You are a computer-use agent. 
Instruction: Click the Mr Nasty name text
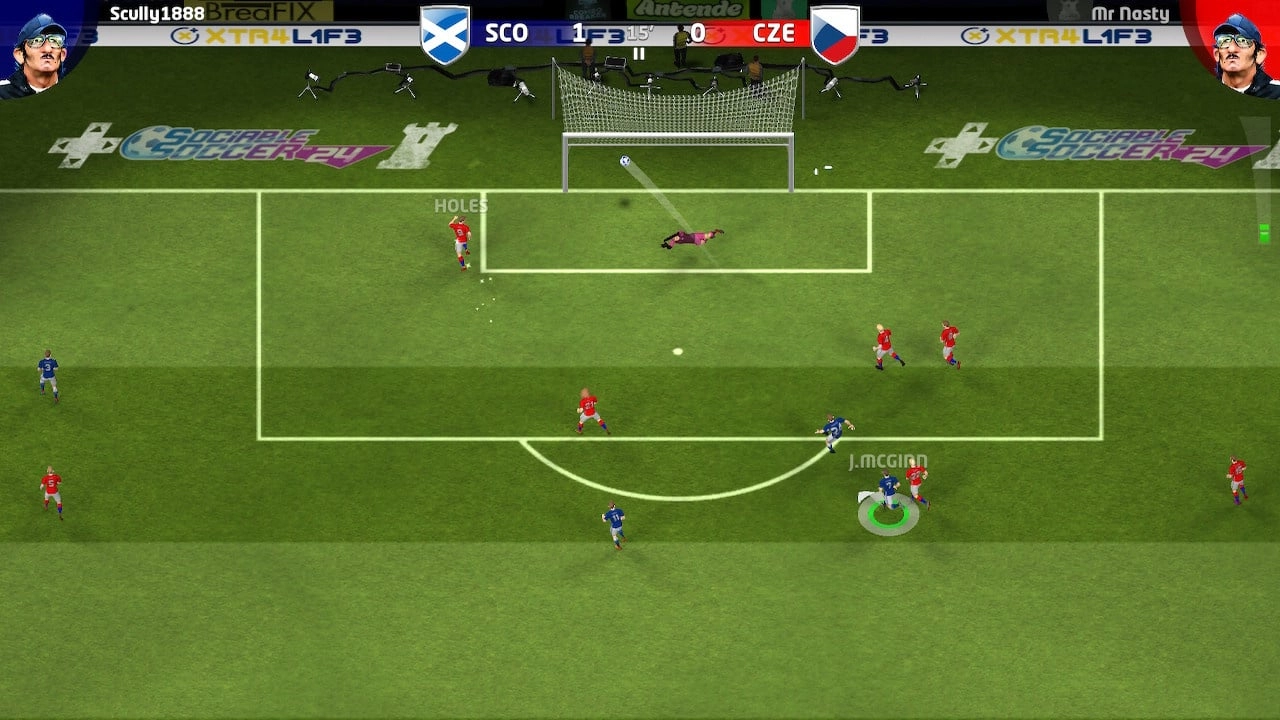[1131, 13]
